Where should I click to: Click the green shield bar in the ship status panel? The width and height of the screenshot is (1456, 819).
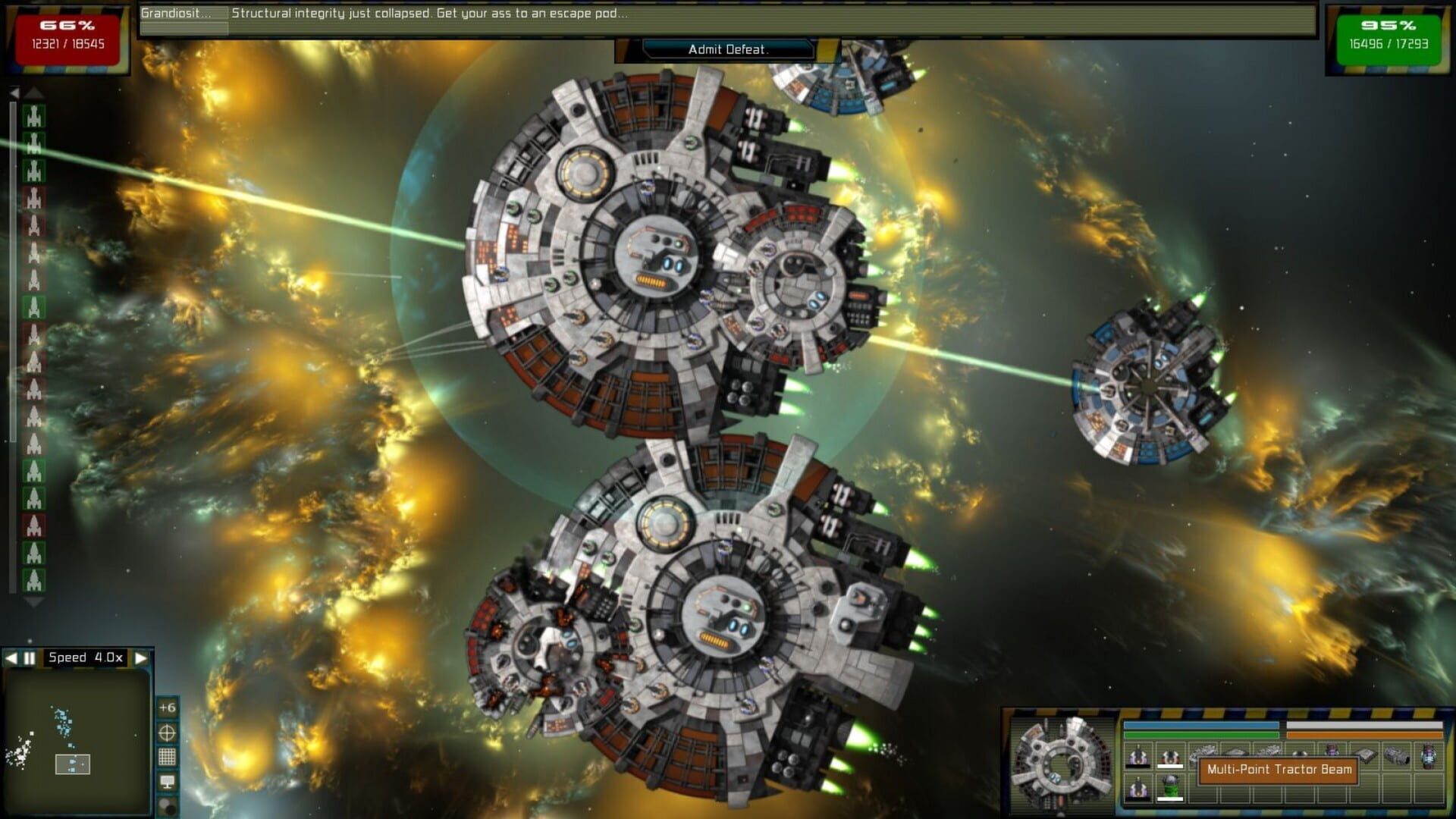click(1202, 735)
